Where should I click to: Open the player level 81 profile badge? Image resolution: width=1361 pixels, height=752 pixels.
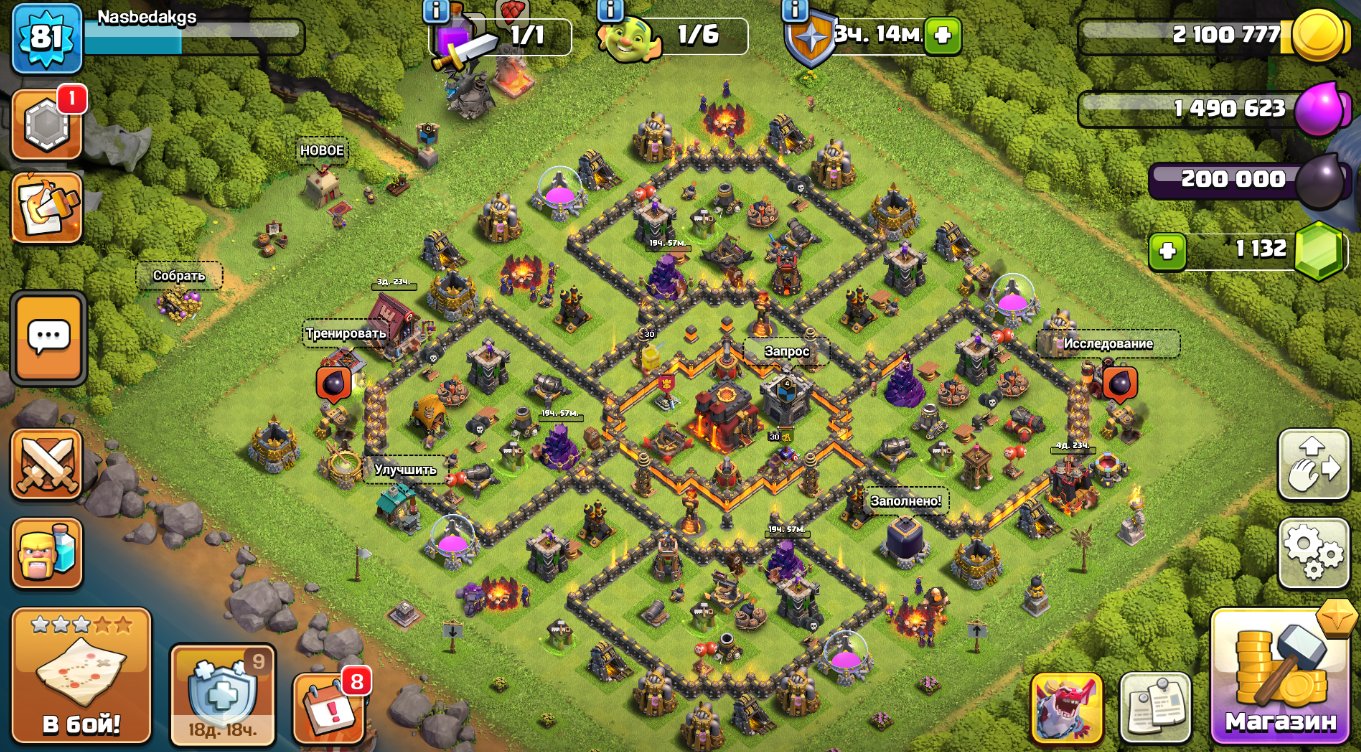coord(47,39)
